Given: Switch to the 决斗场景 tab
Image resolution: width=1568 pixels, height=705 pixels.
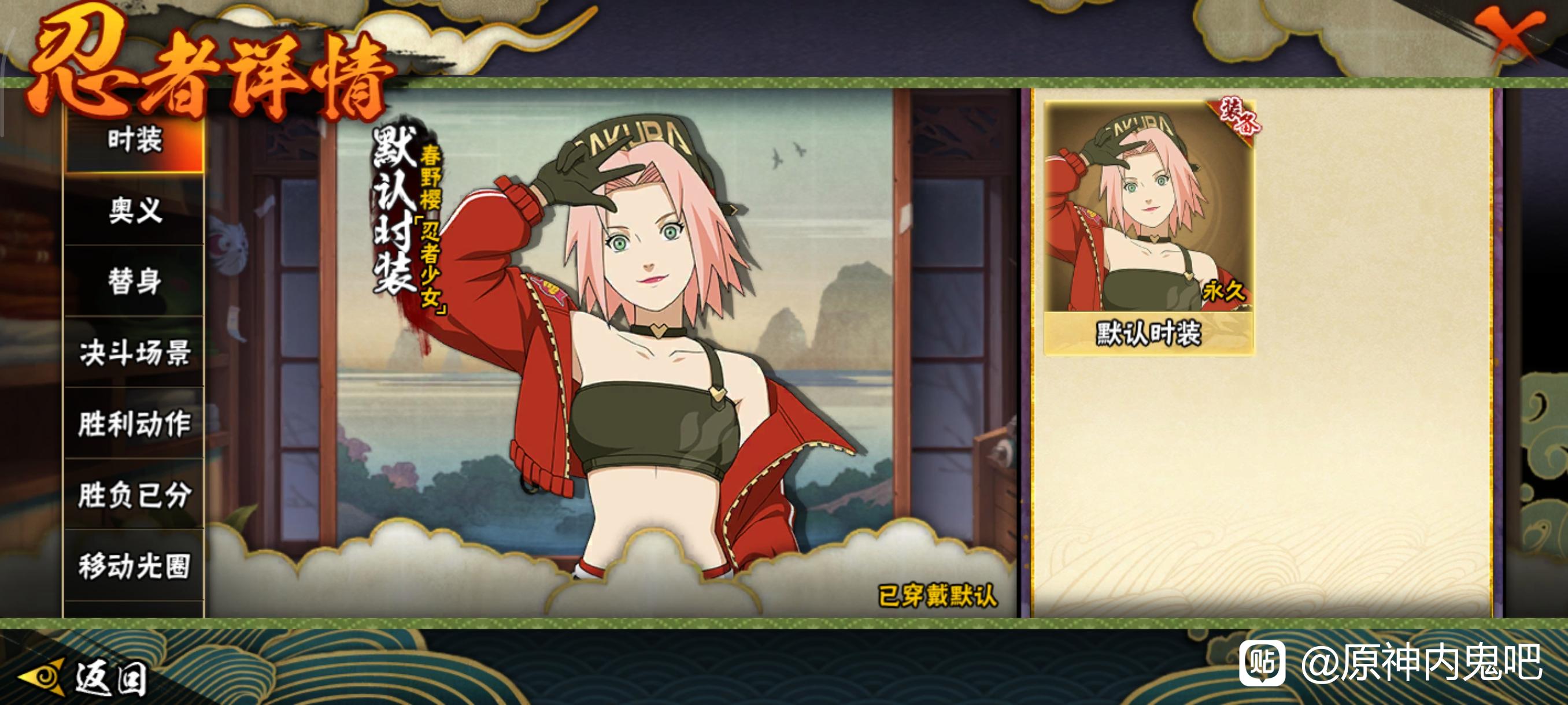Looking at the screenshot, I should tap(135, 353).
